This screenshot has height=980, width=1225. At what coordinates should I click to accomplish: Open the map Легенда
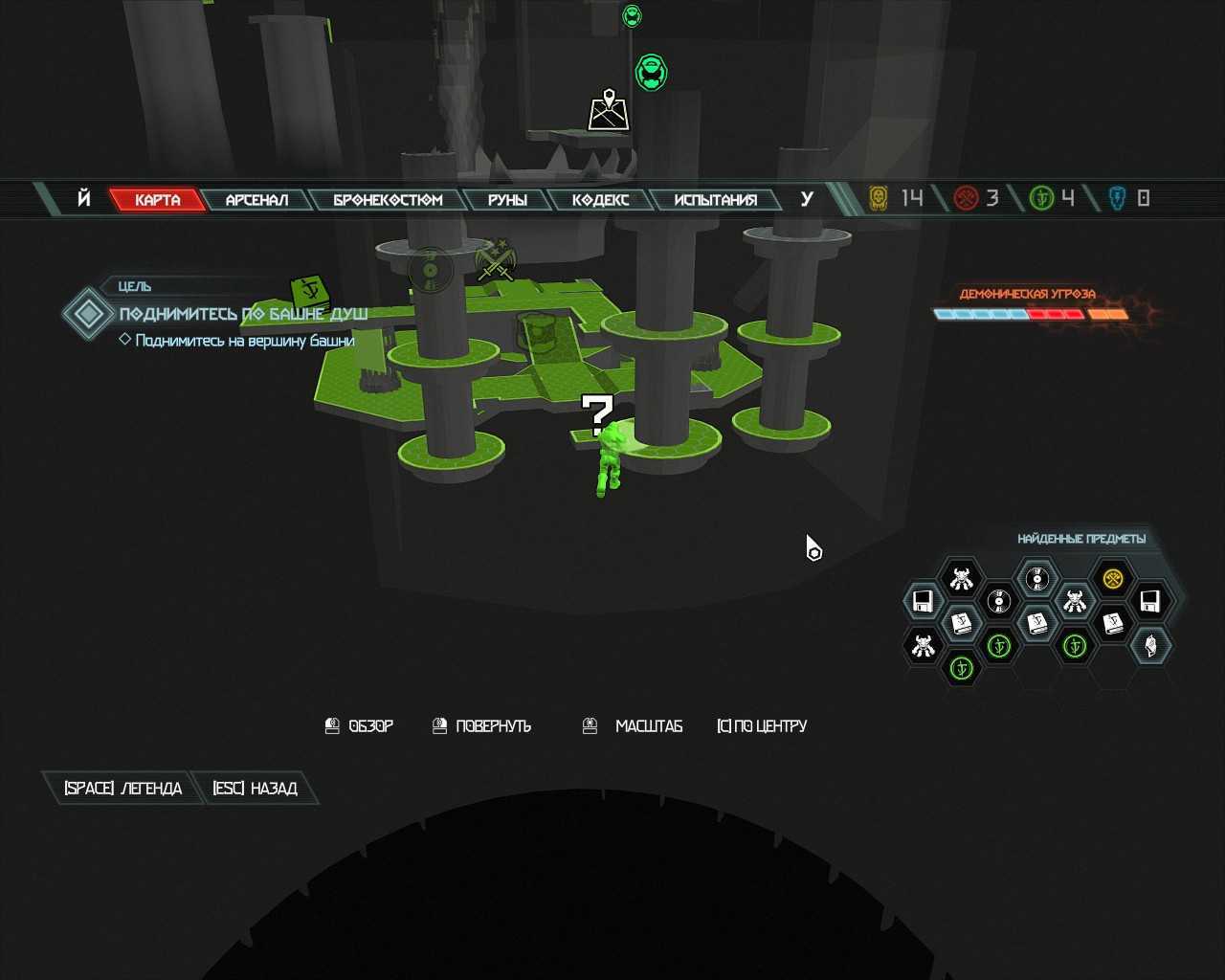tap(122, 789)
